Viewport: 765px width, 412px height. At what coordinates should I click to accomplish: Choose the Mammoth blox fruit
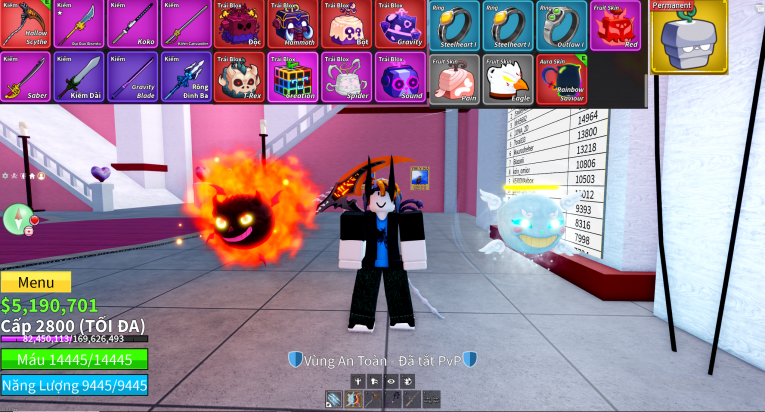click(x=293, y=25)
